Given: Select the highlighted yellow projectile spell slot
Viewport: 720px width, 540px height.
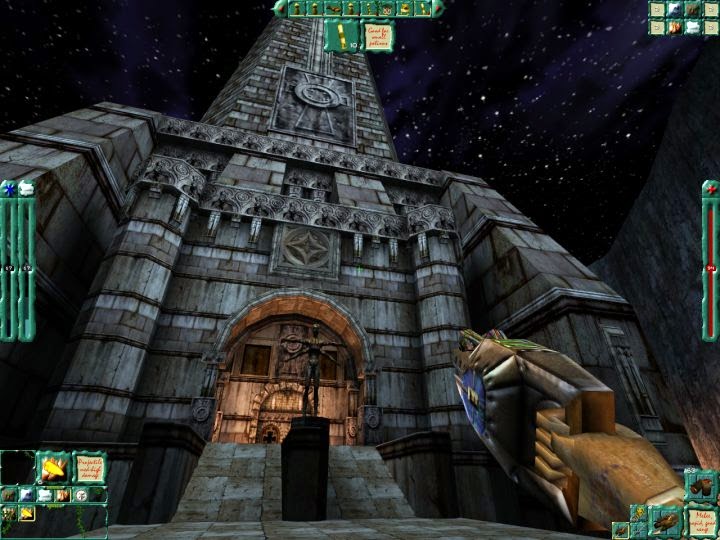Looking at the screenshot, I should coord(27,513).
